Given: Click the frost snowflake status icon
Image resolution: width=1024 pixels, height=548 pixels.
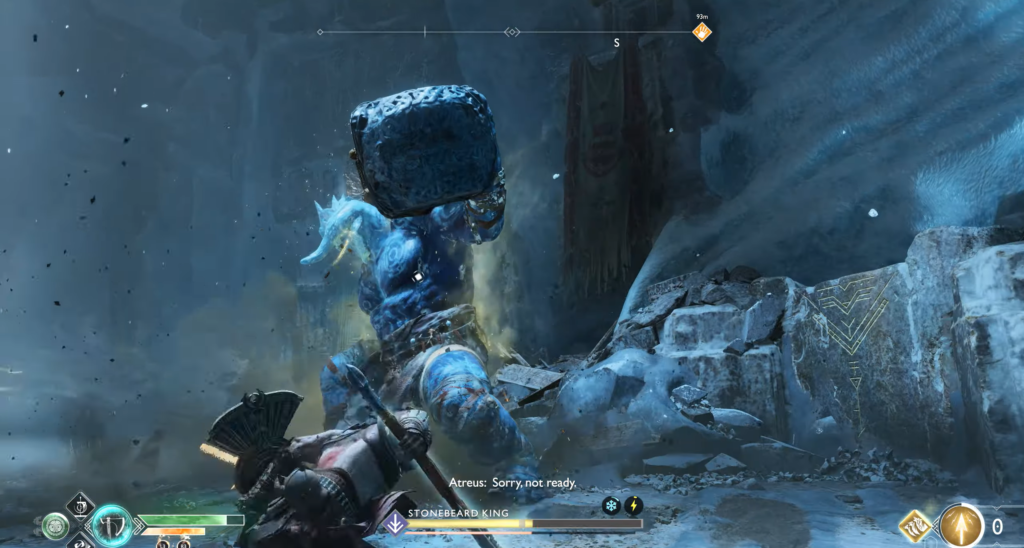Looking at the screenshot, I should [611, 506].
